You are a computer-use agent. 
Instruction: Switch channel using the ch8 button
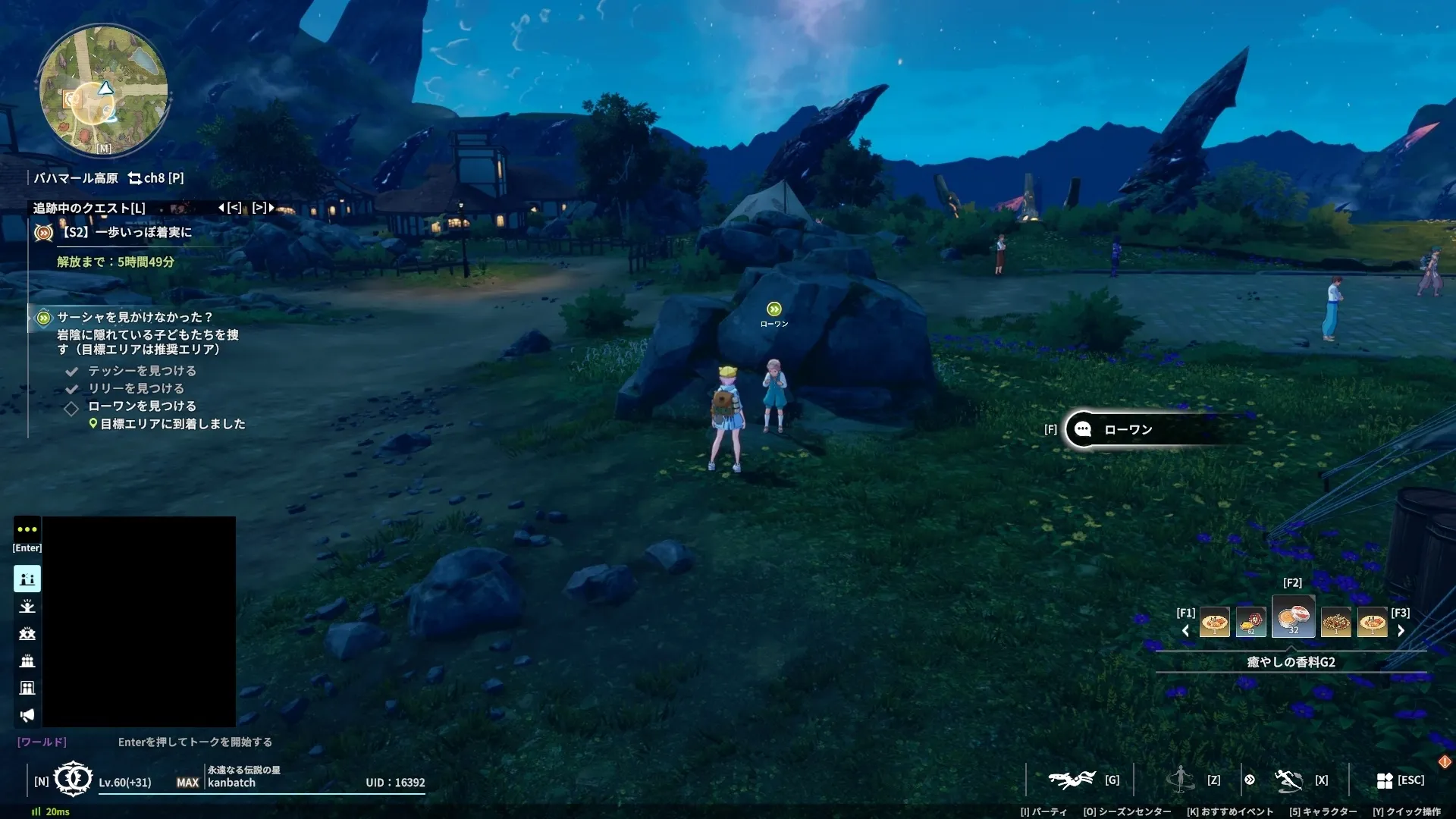tap(155, 178)
